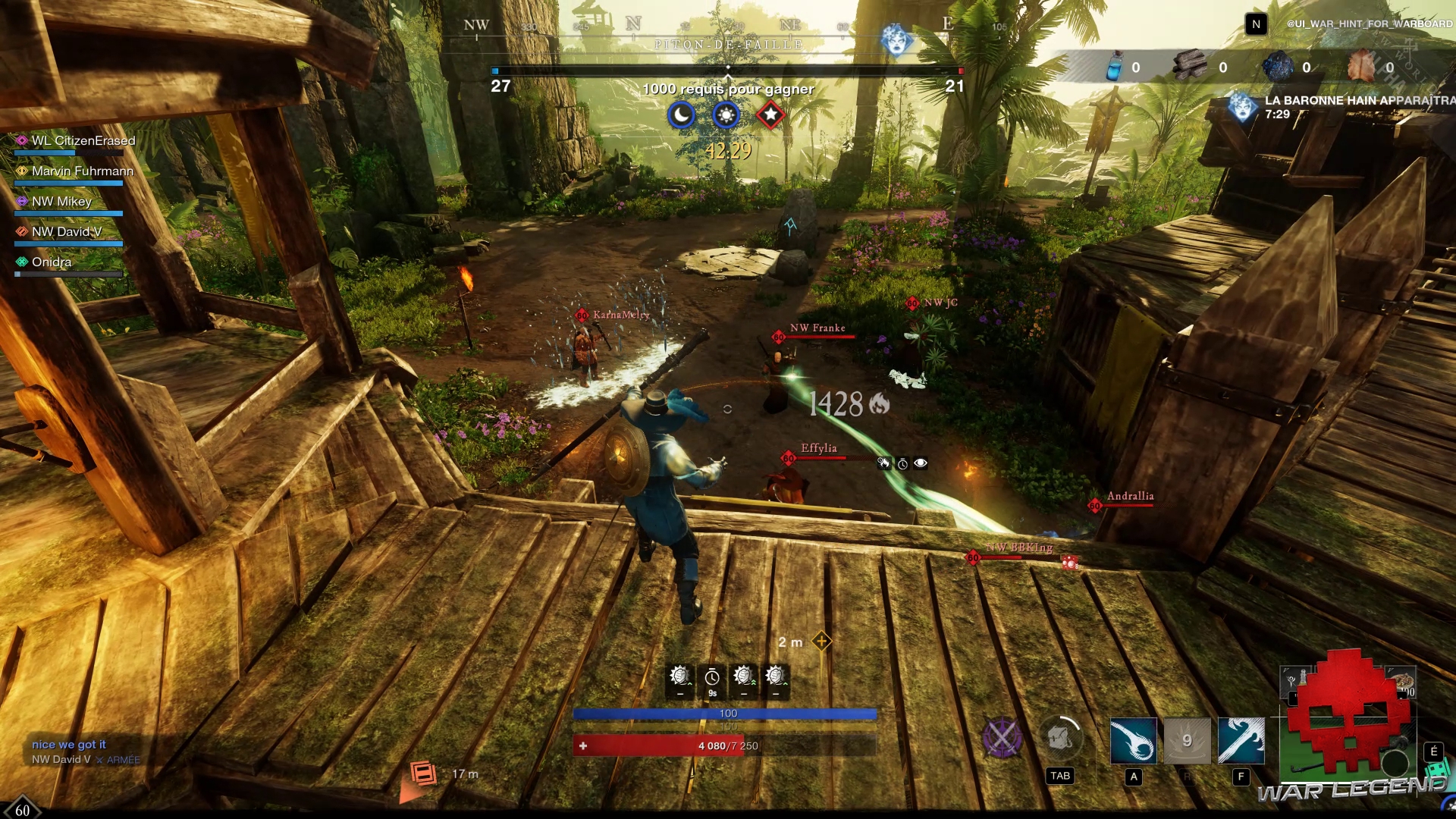This screenshot has height=819, width=1456.
Task: Select WL CitizenErased in the group list
Action: [x=83, y=141]
